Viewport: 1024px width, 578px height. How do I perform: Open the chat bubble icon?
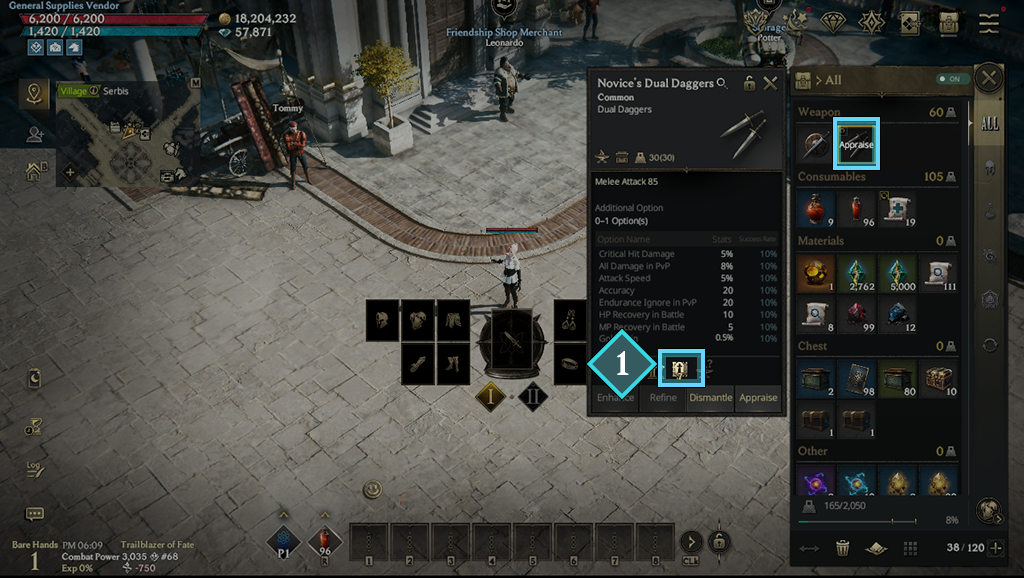(35, 514)
